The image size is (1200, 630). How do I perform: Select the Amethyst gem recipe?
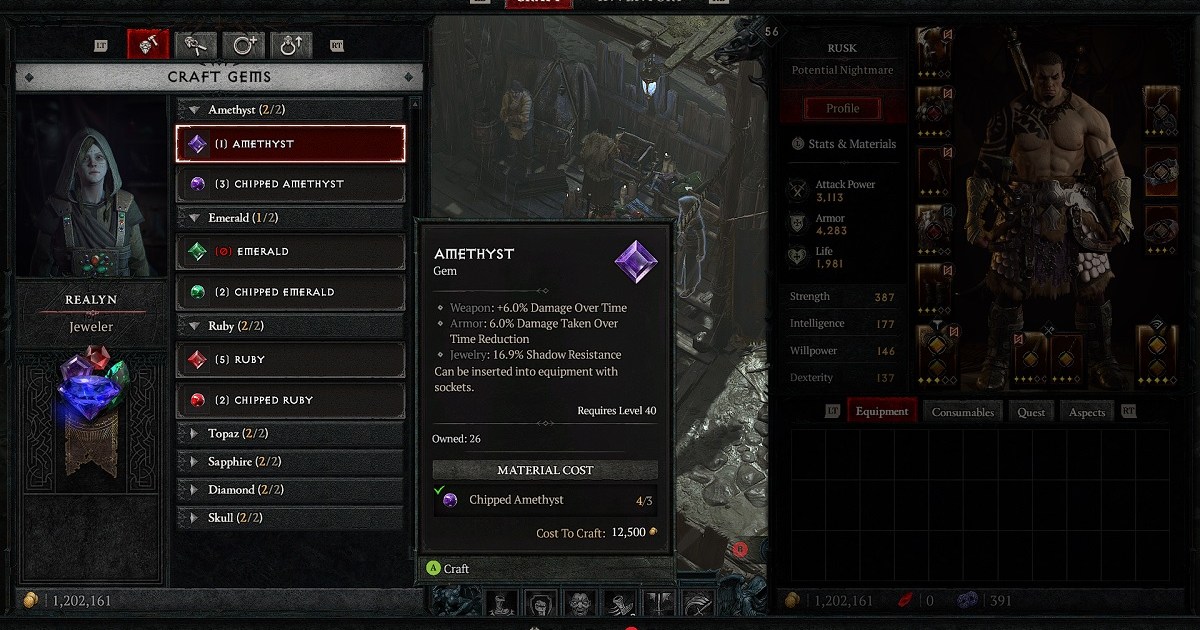[x=290, y=144]
